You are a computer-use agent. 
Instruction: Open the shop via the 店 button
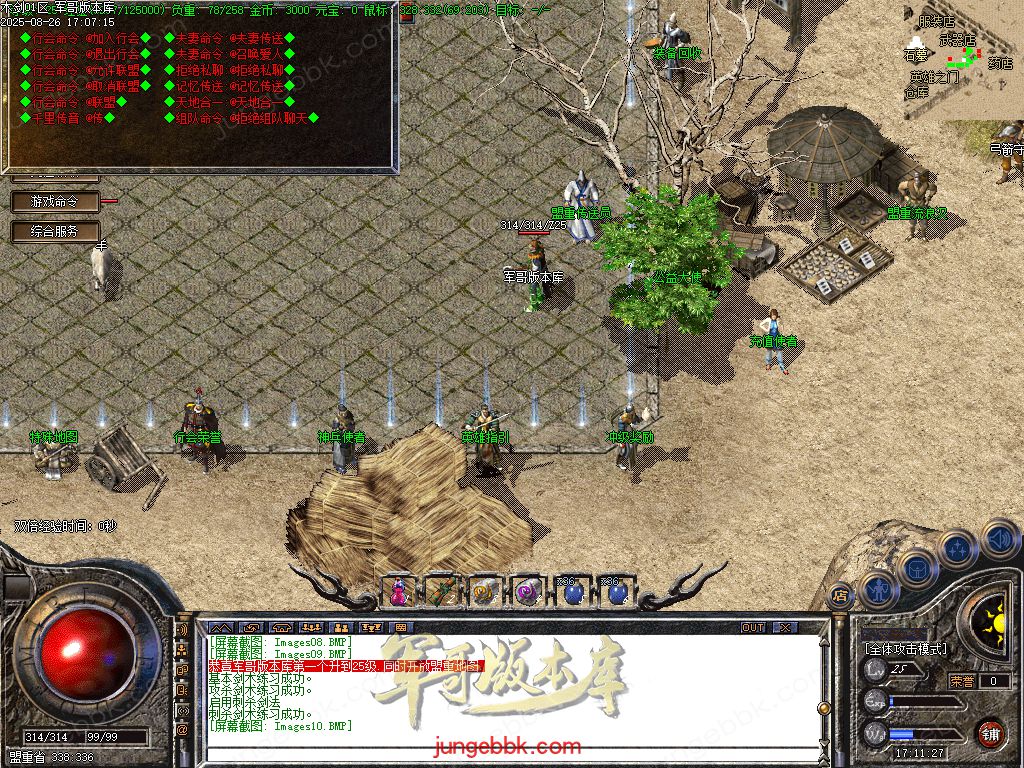[840, 595]
